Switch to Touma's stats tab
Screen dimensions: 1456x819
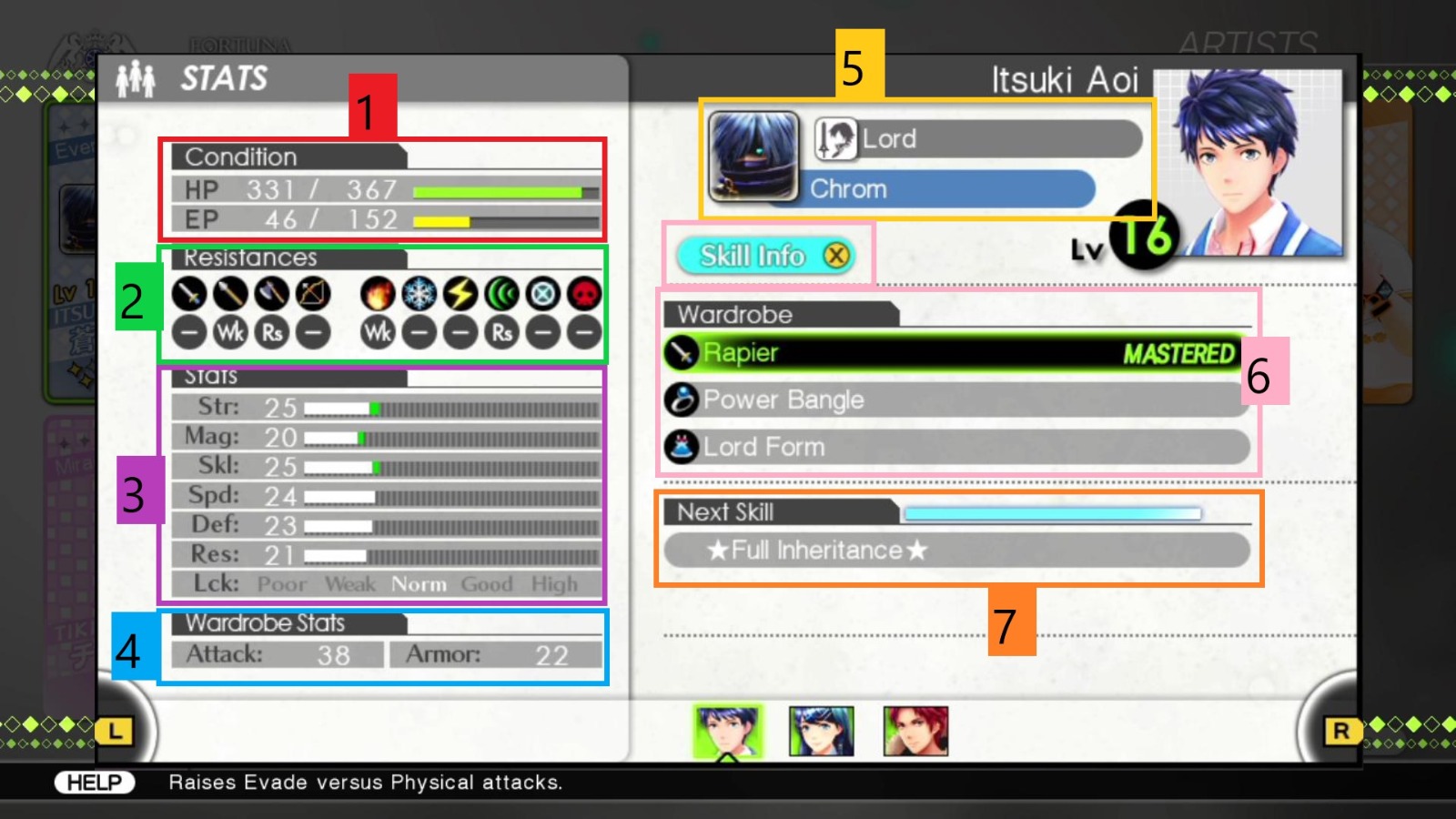pyautogui.click(x=915, y=728)
